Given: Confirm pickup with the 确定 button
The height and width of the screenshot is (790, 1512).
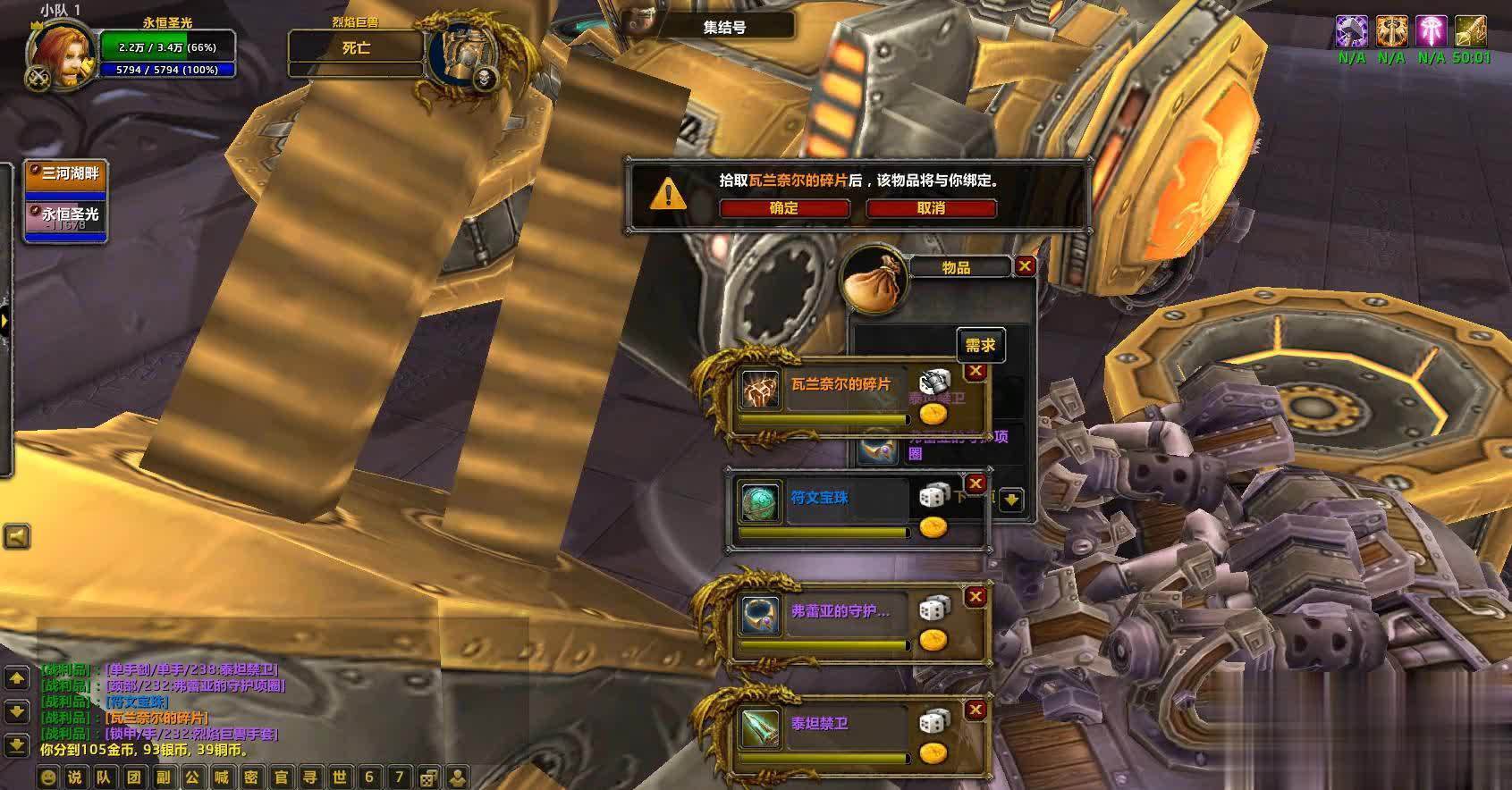Looking at the screenshot, I should (x=784, y=208).
